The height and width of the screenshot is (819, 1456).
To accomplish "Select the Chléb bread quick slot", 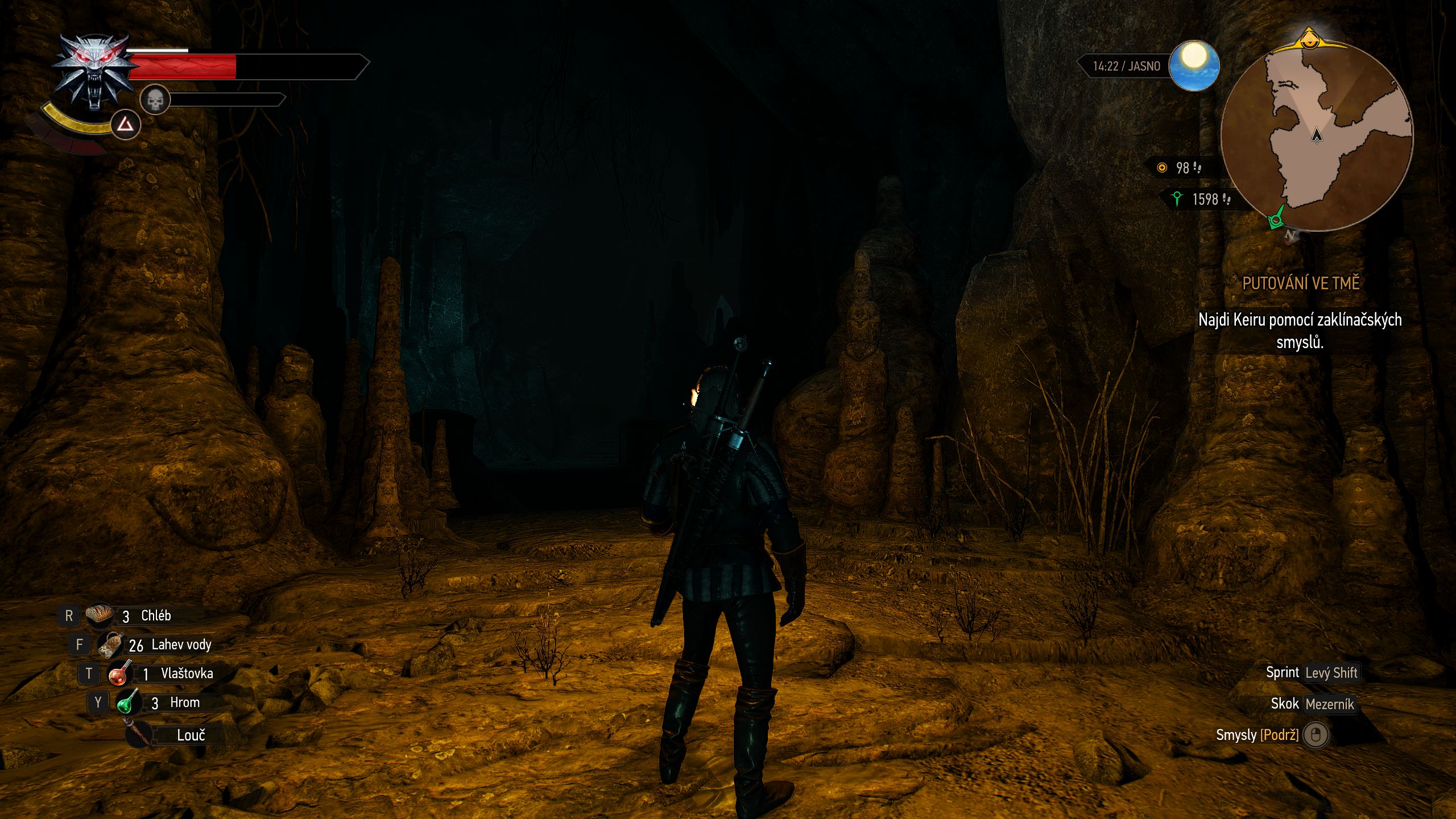I will pyautogui.click(x=100, y=615).
